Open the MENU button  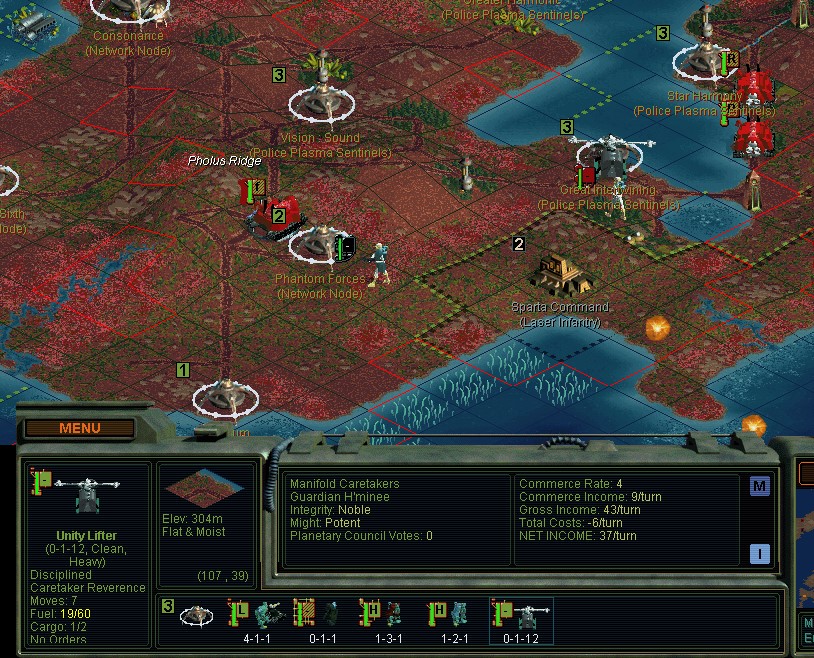(x=80, y=428)
